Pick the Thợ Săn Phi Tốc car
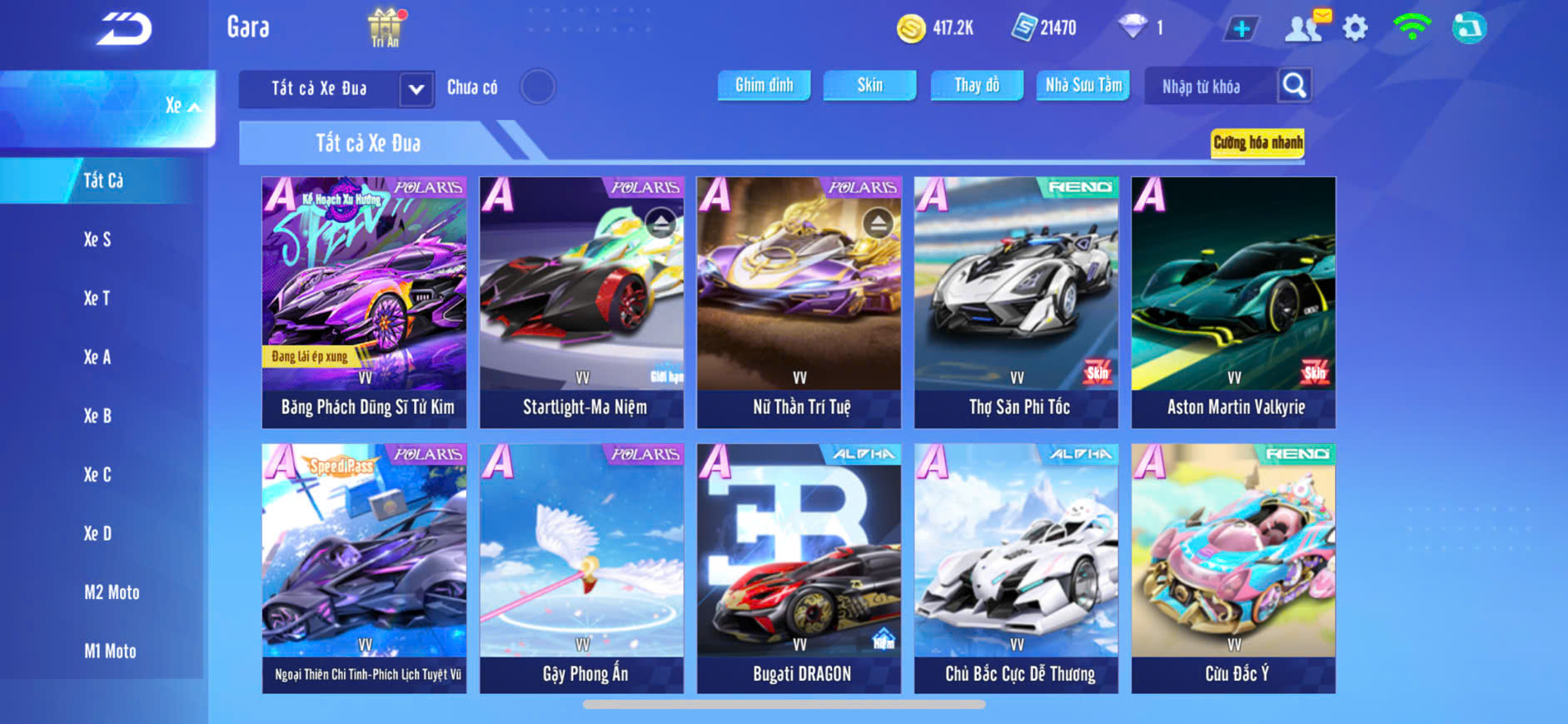Viewport: 1568px width, 724px height. (1016, 302)
